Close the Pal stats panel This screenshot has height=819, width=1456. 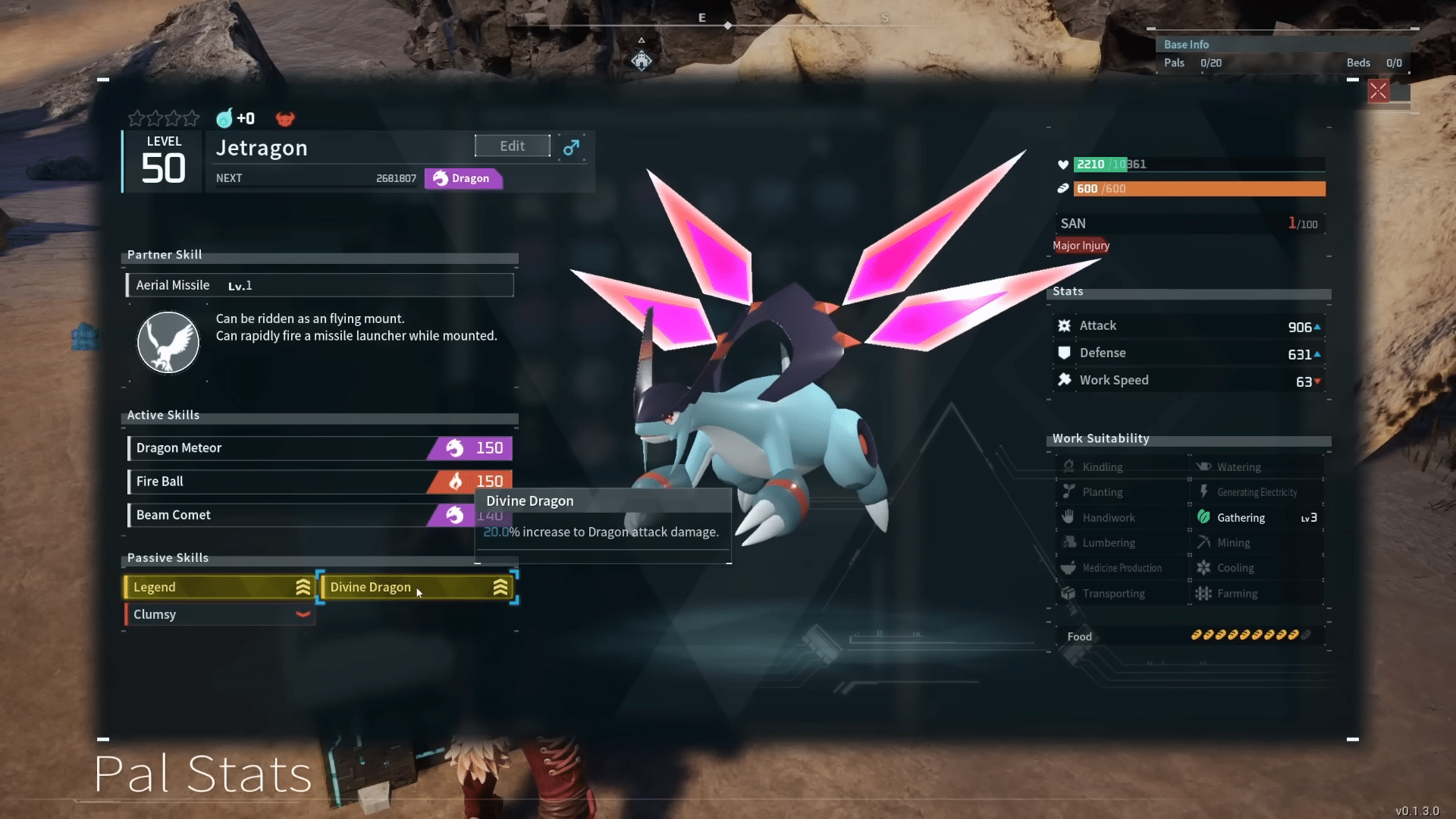(x=1378, y=92)
